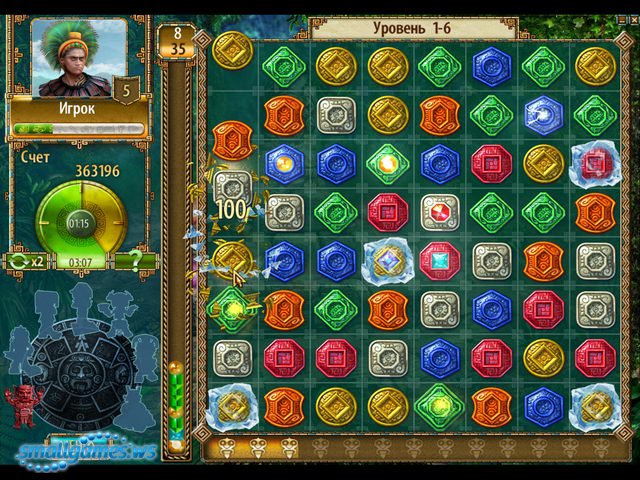Viewport: 640px width, 480px height.
Task: Choose the frozen tile with blue diamond gem
Action: pos(388,259)
